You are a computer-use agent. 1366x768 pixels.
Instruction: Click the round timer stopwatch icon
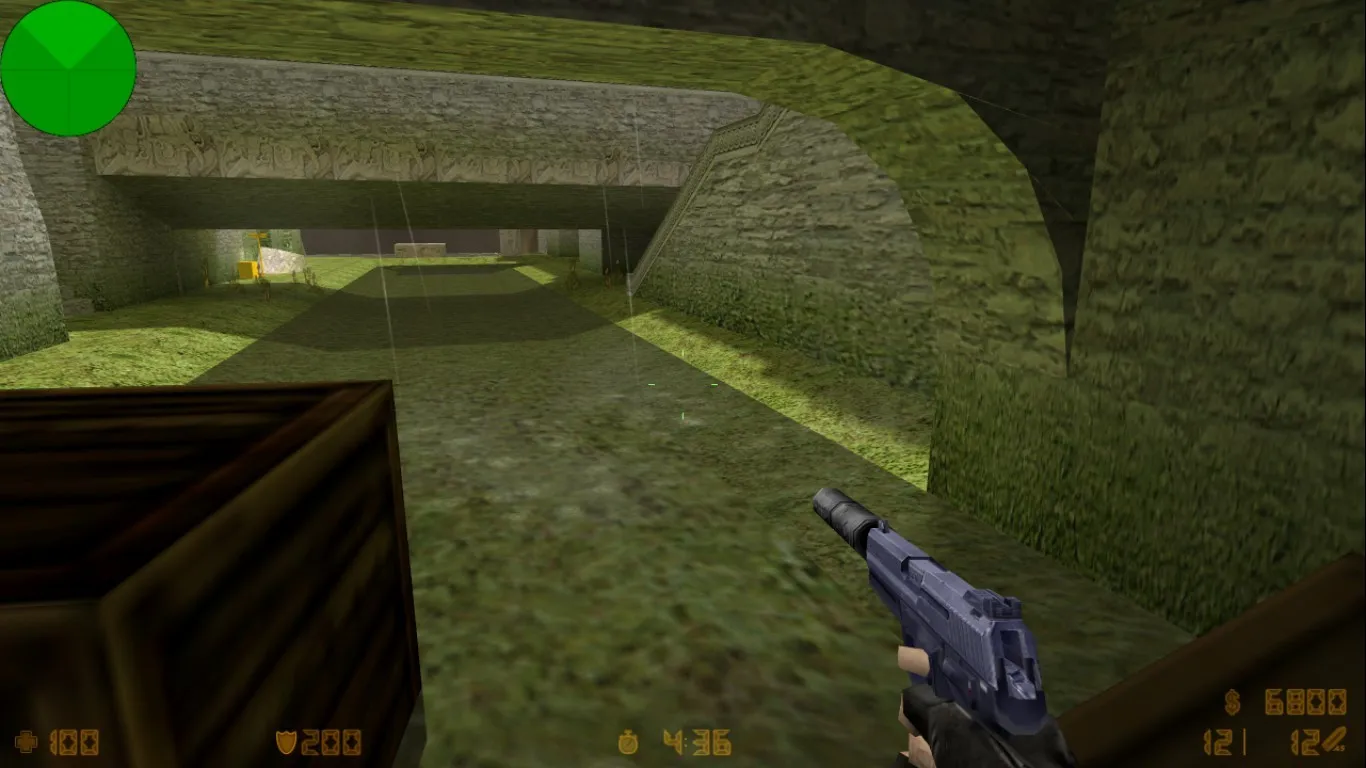(x=628, y=742)
